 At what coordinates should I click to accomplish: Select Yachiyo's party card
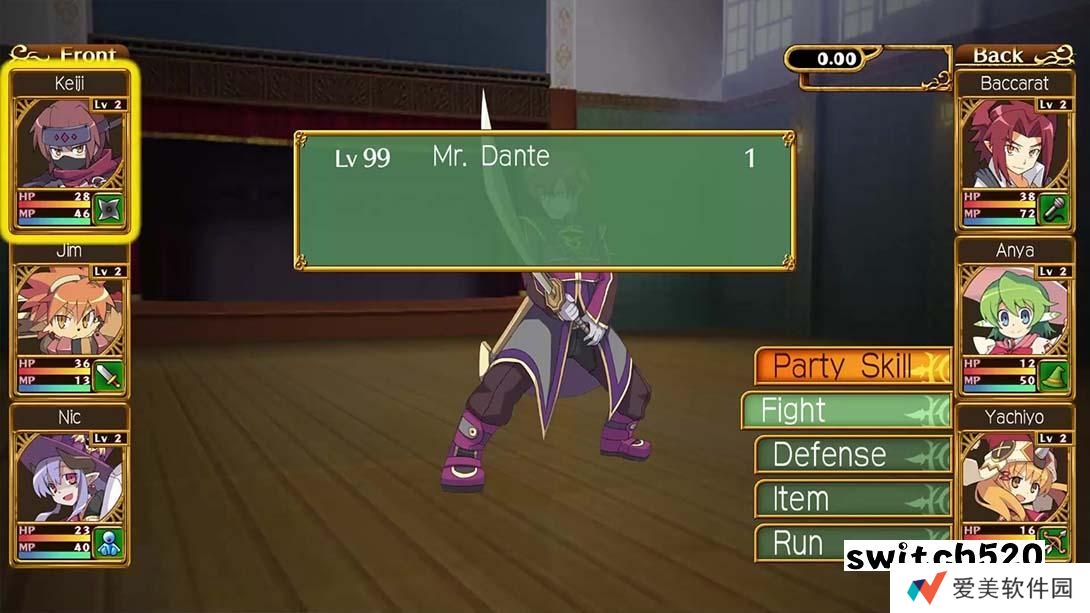coord(1014,480)
